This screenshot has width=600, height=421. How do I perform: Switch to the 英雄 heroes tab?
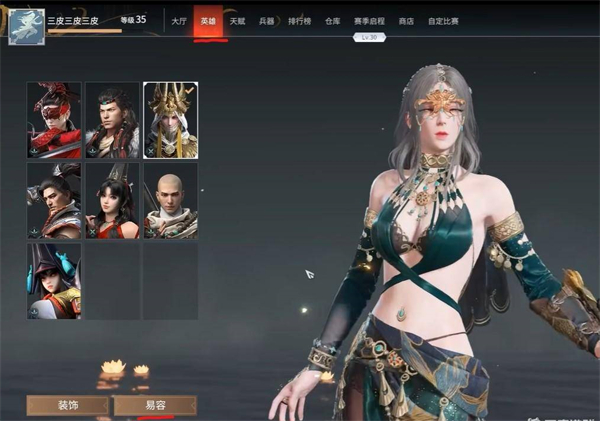[x=208, y=20]
